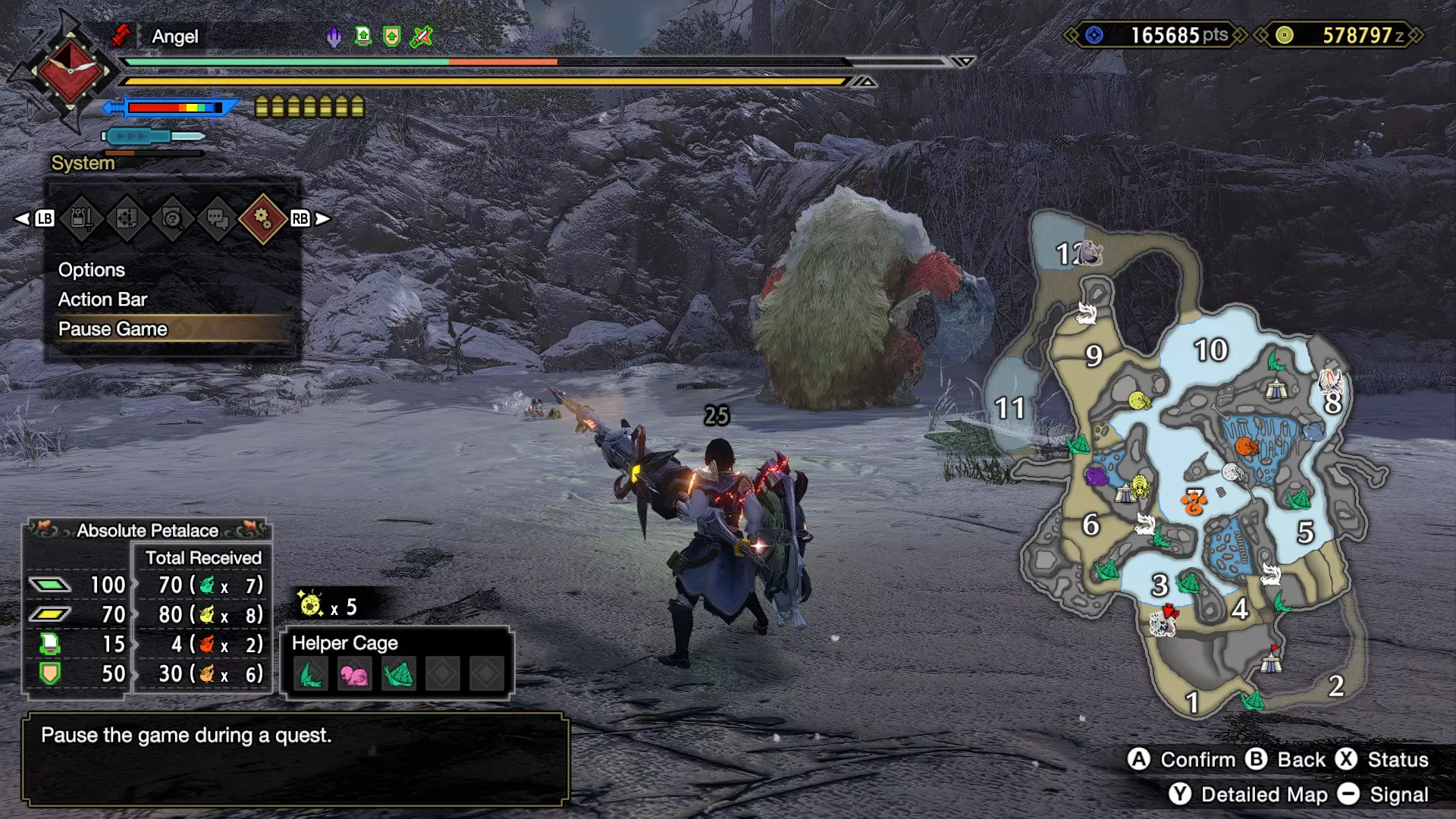Viewport: 1456px width, 819px height.
Task: Select the gears System tab
Action: point(262,219)
